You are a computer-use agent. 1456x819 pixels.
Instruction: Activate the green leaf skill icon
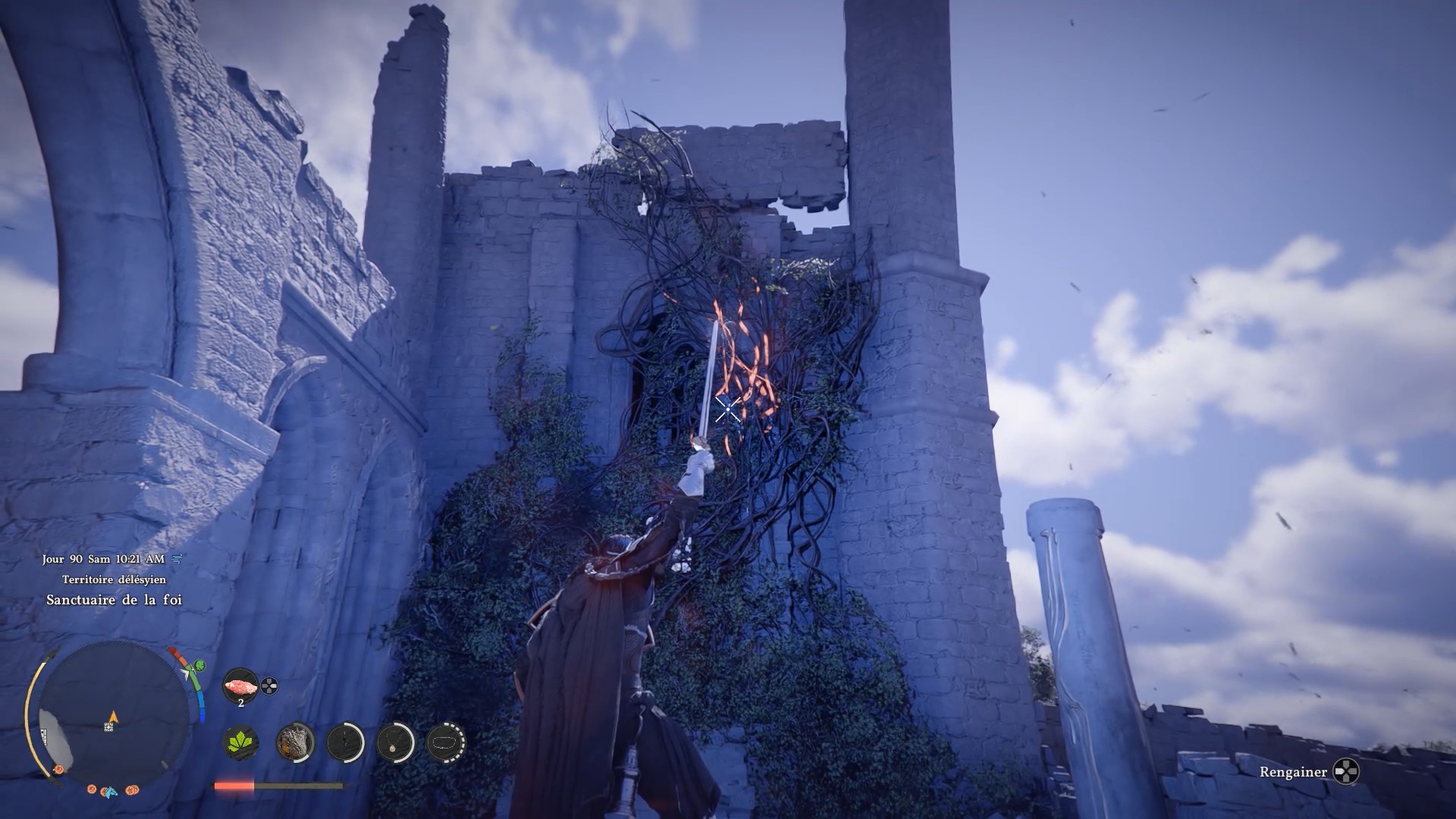pos(241,742)
